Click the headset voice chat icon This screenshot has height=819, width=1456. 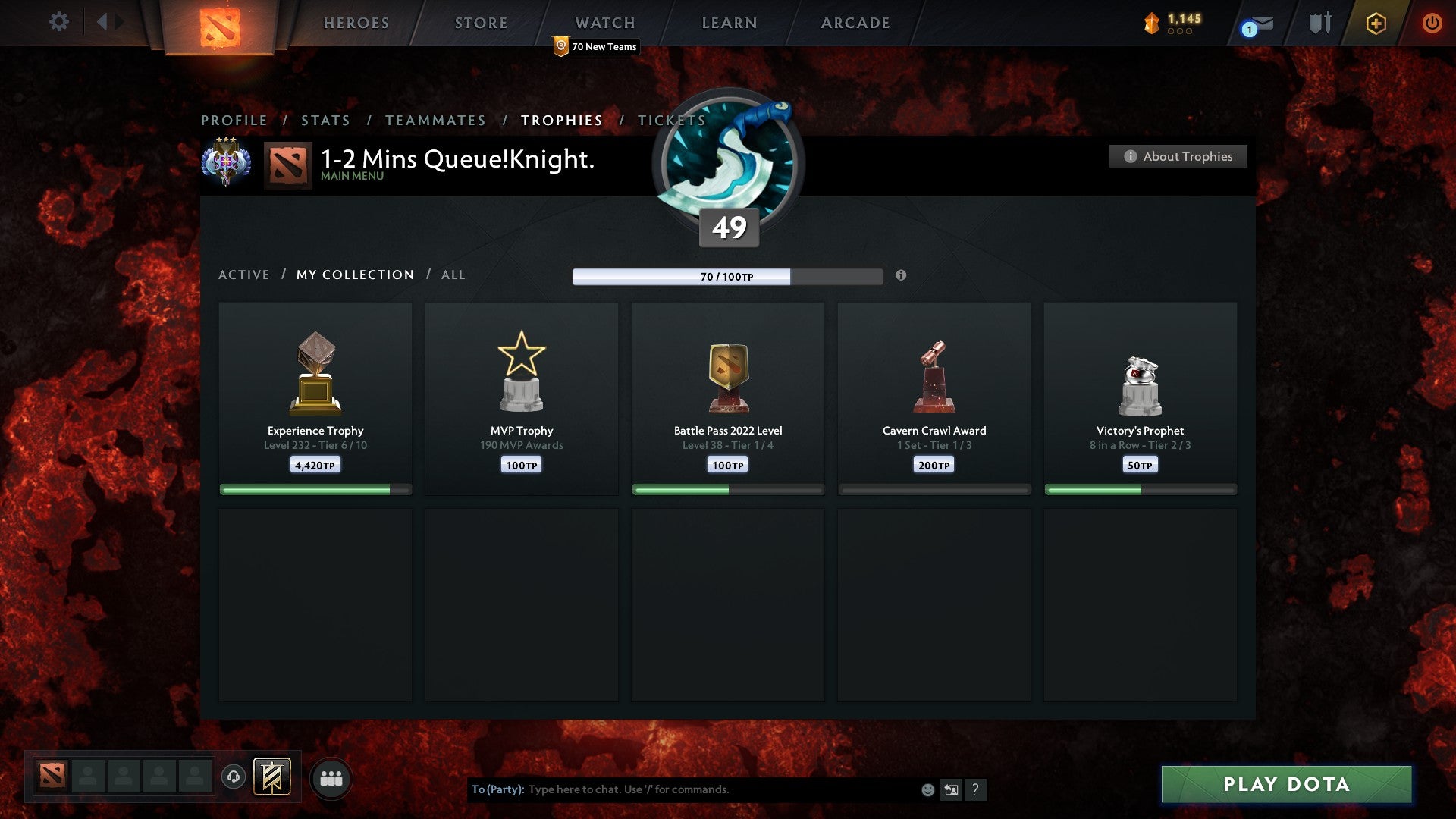(x=233, y=777)
